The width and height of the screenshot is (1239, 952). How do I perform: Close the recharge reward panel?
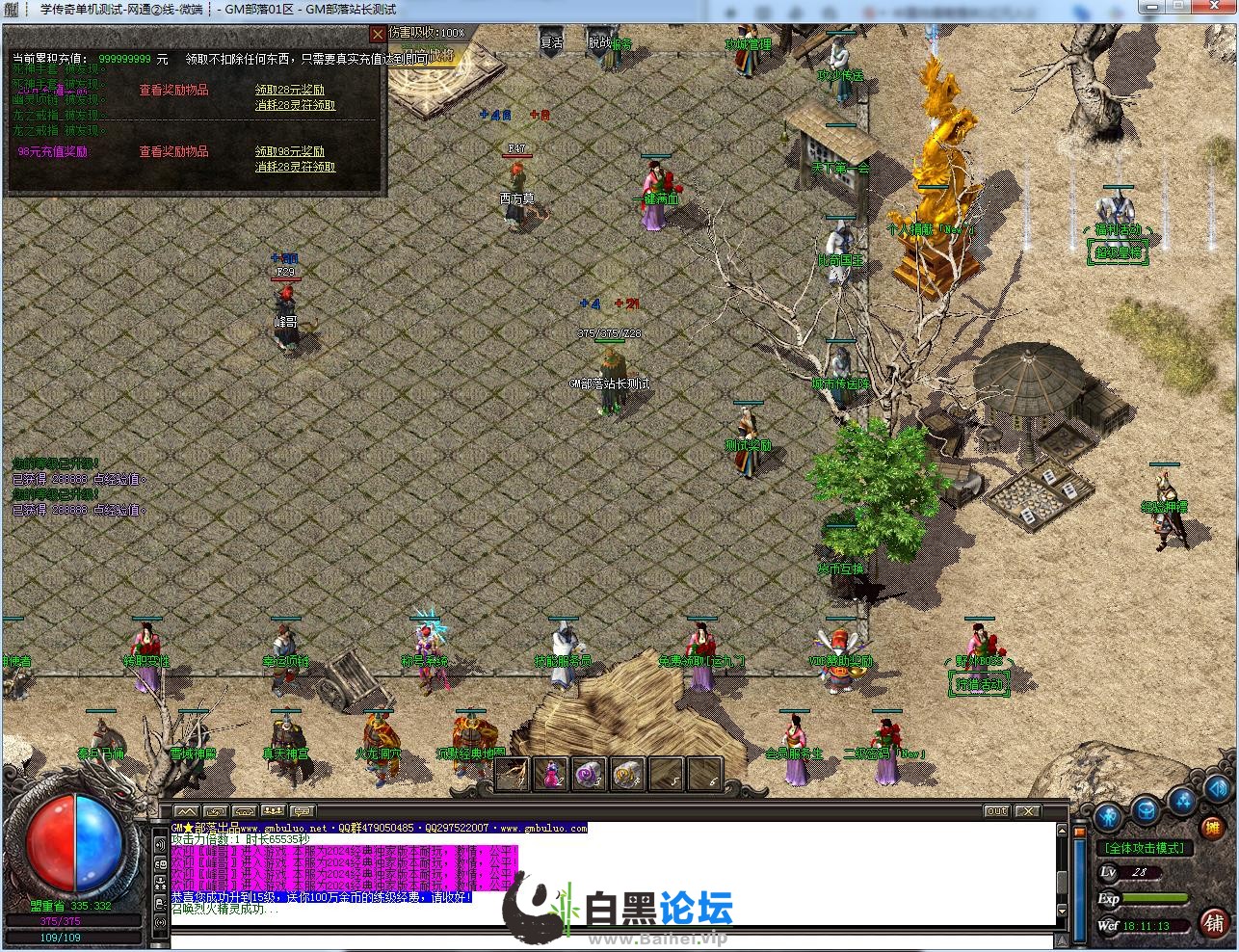378,34
